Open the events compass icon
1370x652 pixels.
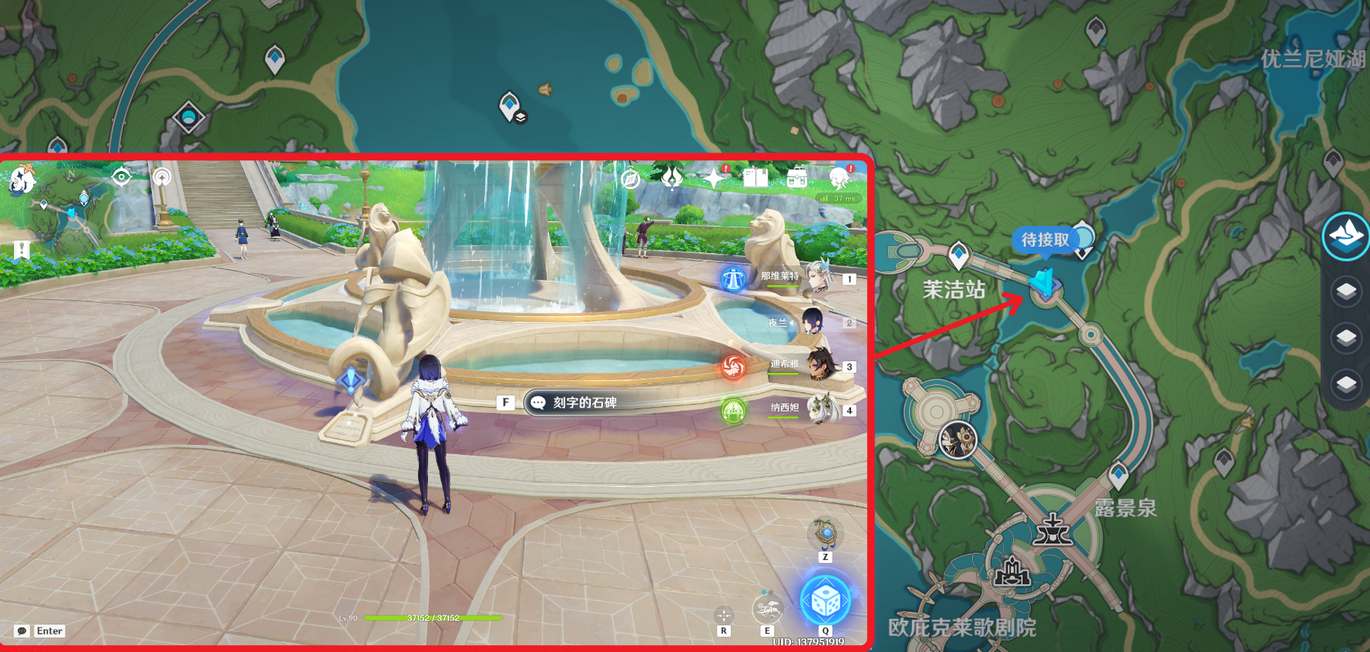[630, 179]
